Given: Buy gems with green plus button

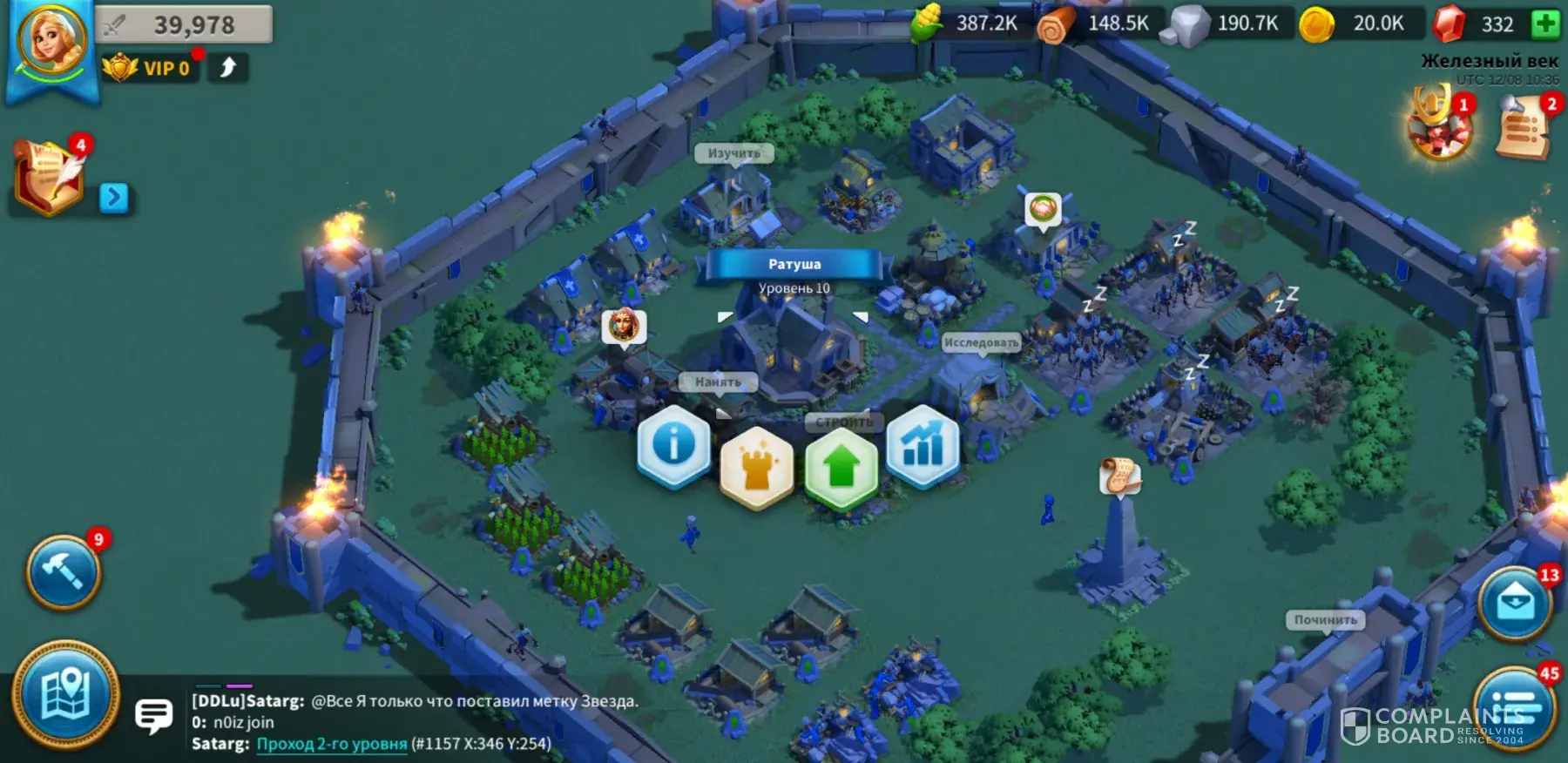Looking at the screenshot, I should [1546, 24].
